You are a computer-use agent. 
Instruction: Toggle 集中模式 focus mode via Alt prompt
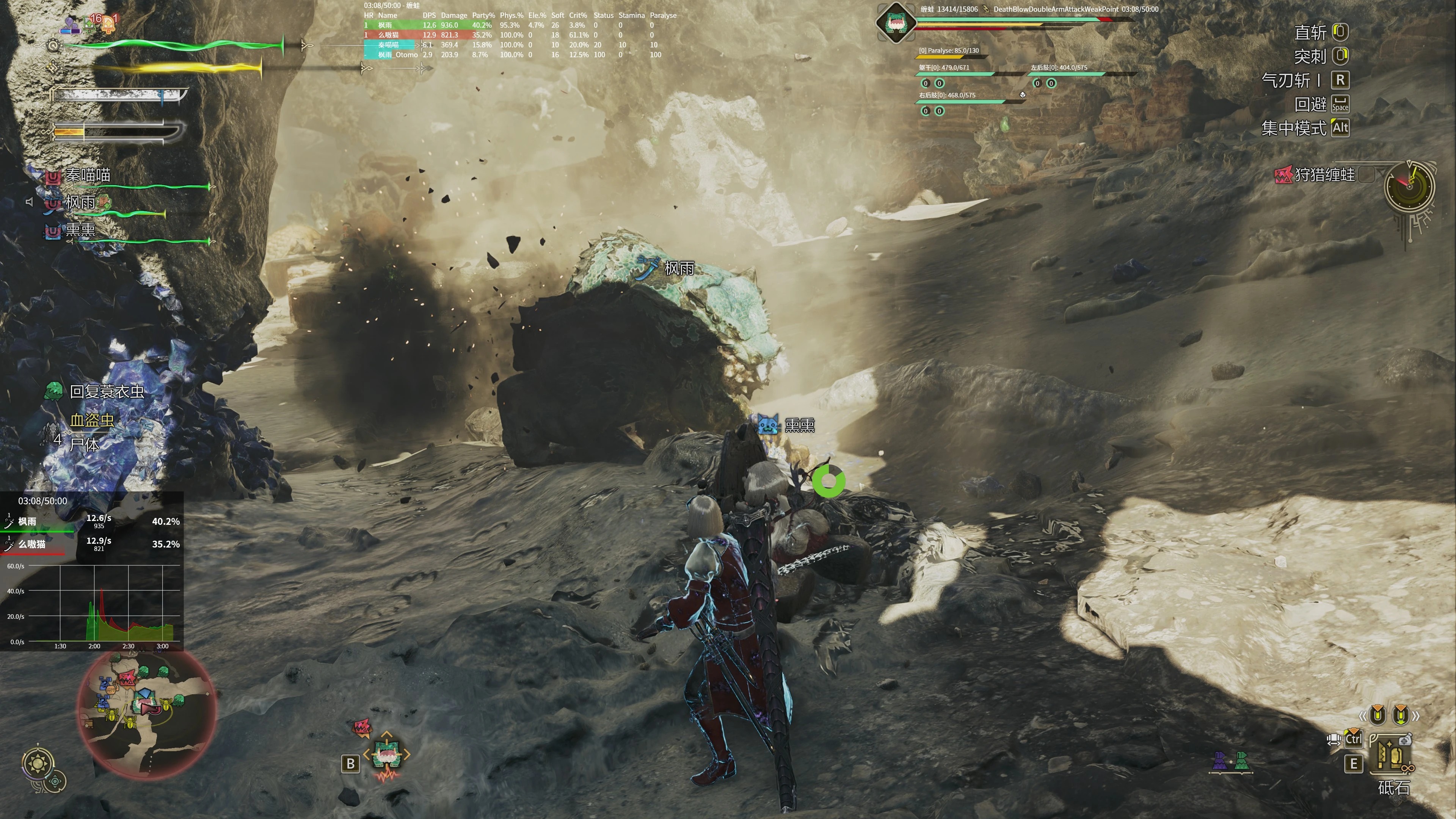pos(1340,128)
